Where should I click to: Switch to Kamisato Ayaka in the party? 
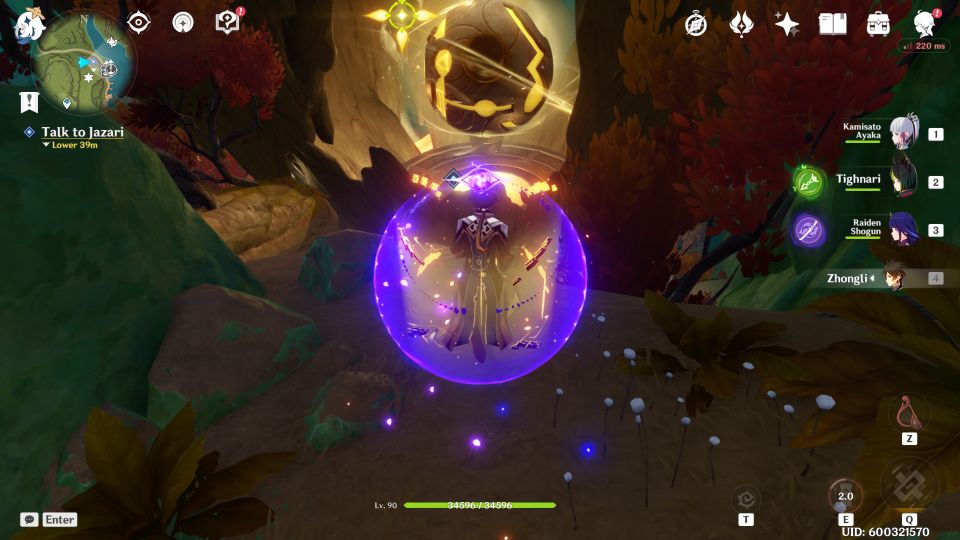[x=903, y=132]
